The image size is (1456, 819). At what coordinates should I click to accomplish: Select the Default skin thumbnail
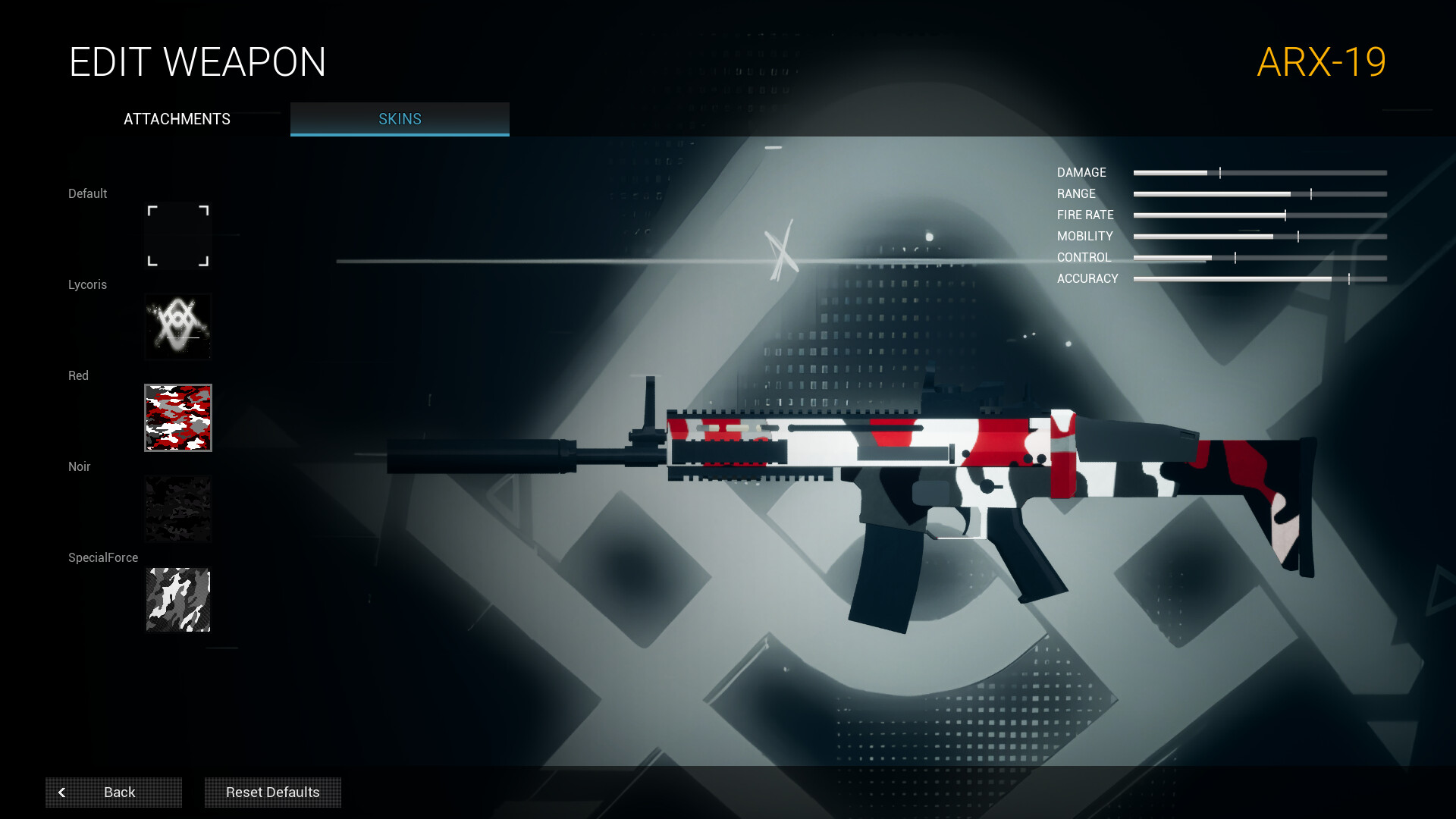(x=178, y=236)
